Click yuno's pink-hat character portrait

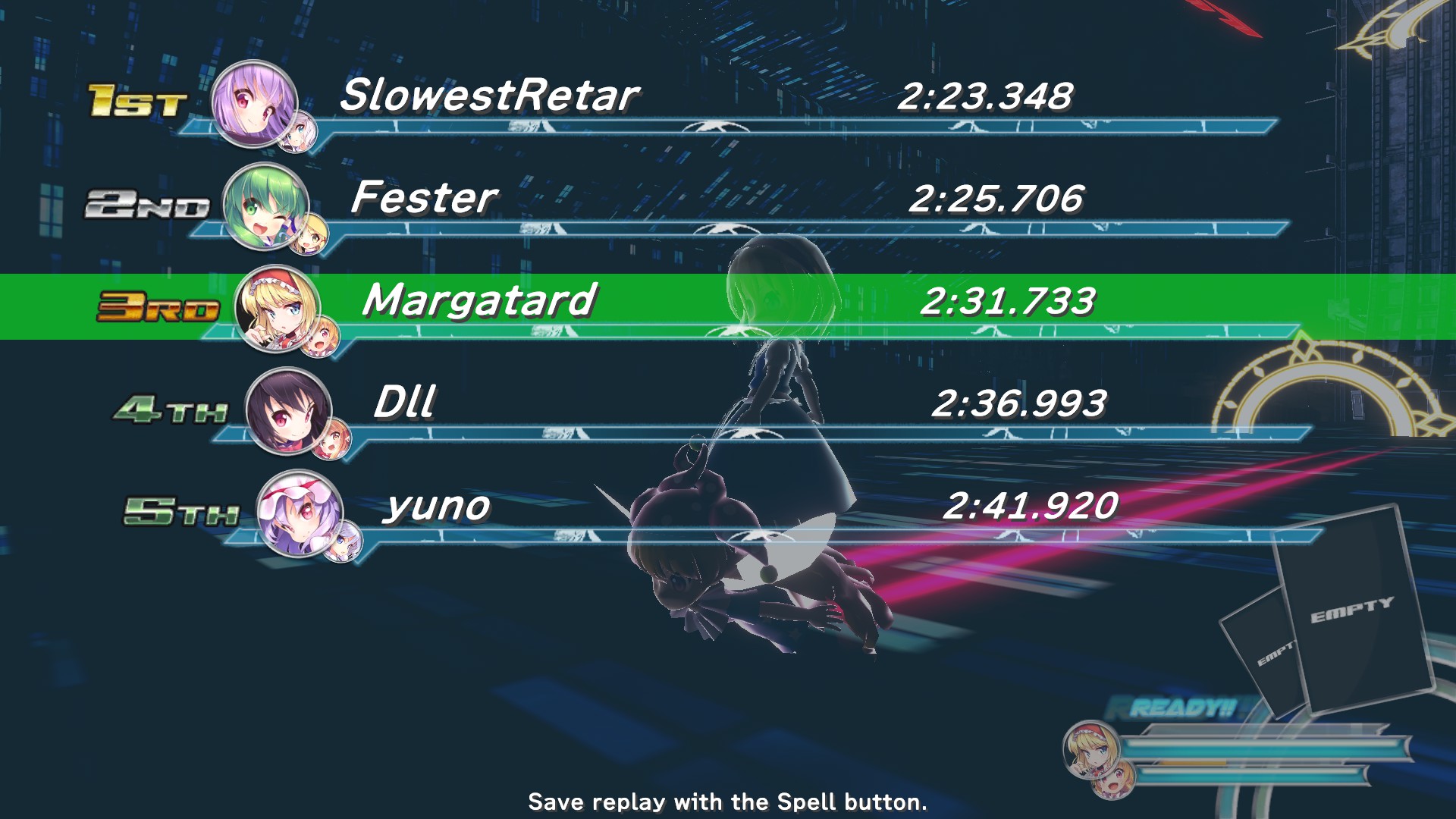point(300,513)
